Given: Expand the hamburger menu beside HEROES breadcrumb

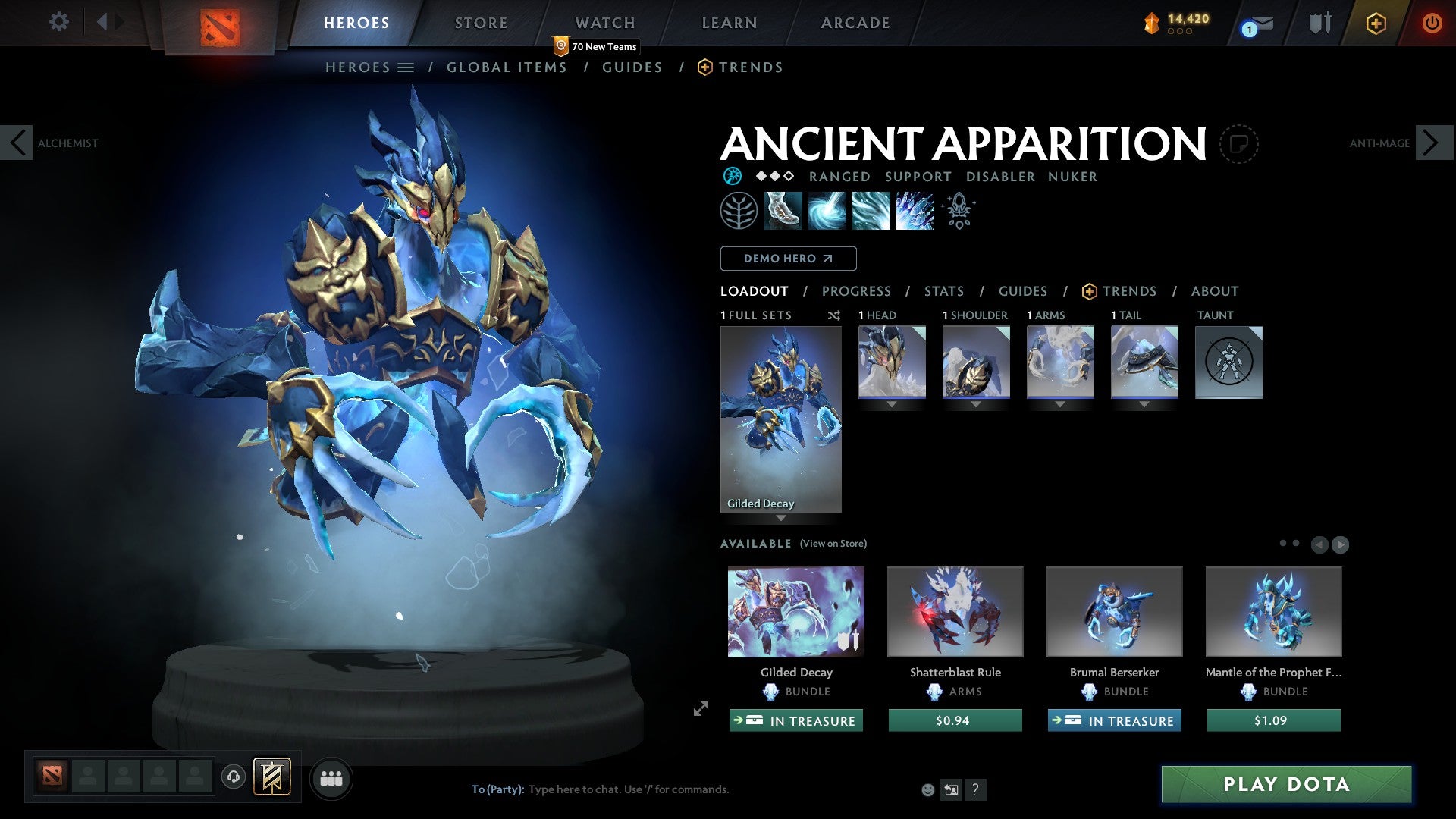Looking at the screenshot, I should point(407,67).
